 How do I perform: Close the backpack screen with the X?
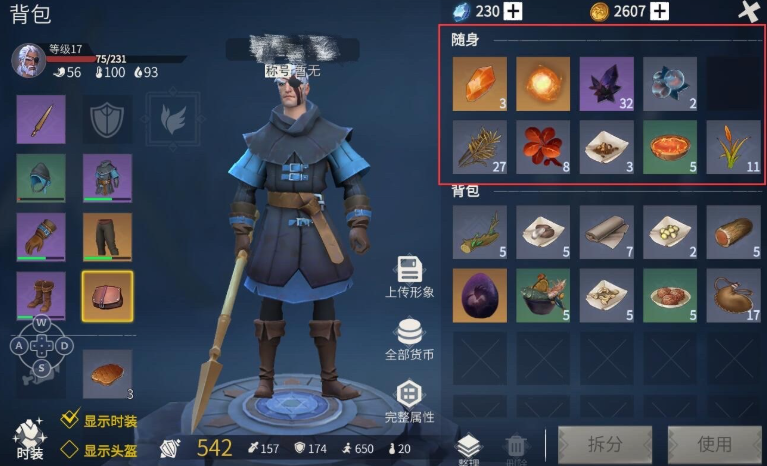click(x=748, y=12)
